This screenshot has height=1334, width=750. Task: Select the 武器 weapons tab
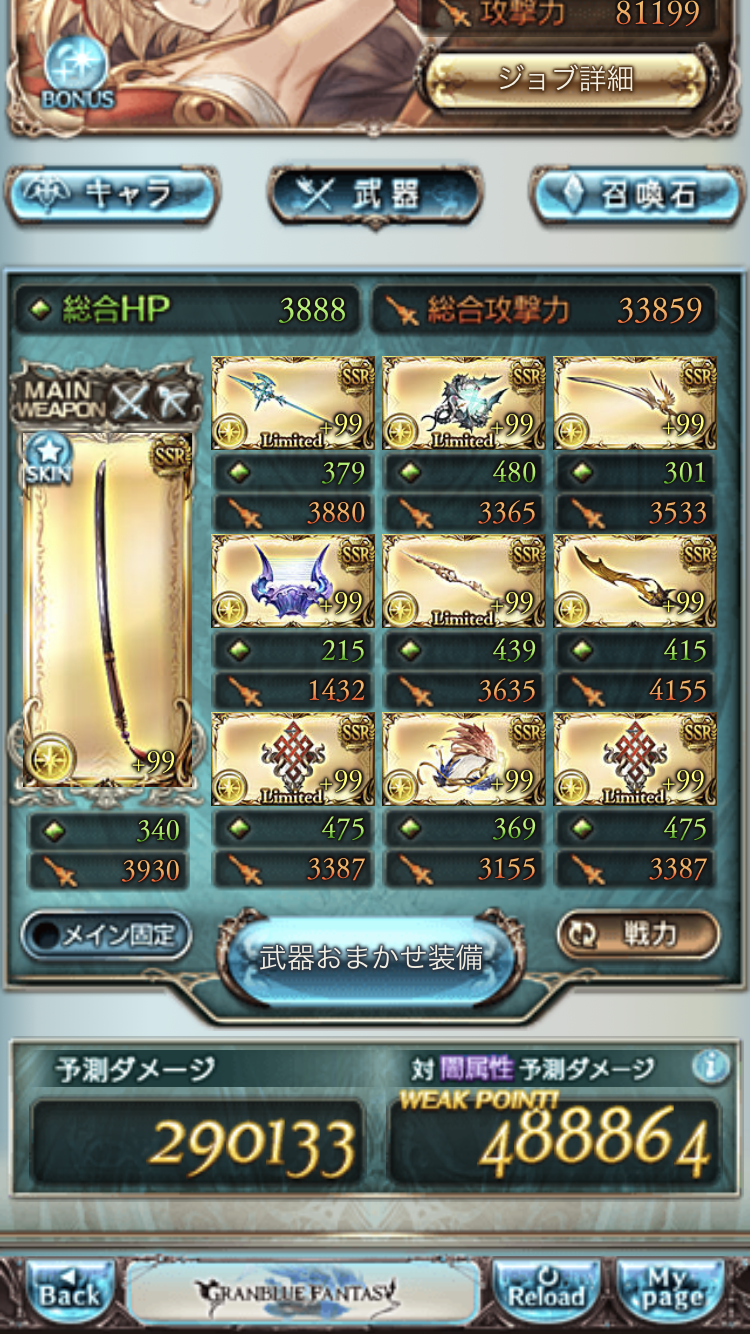375,194
